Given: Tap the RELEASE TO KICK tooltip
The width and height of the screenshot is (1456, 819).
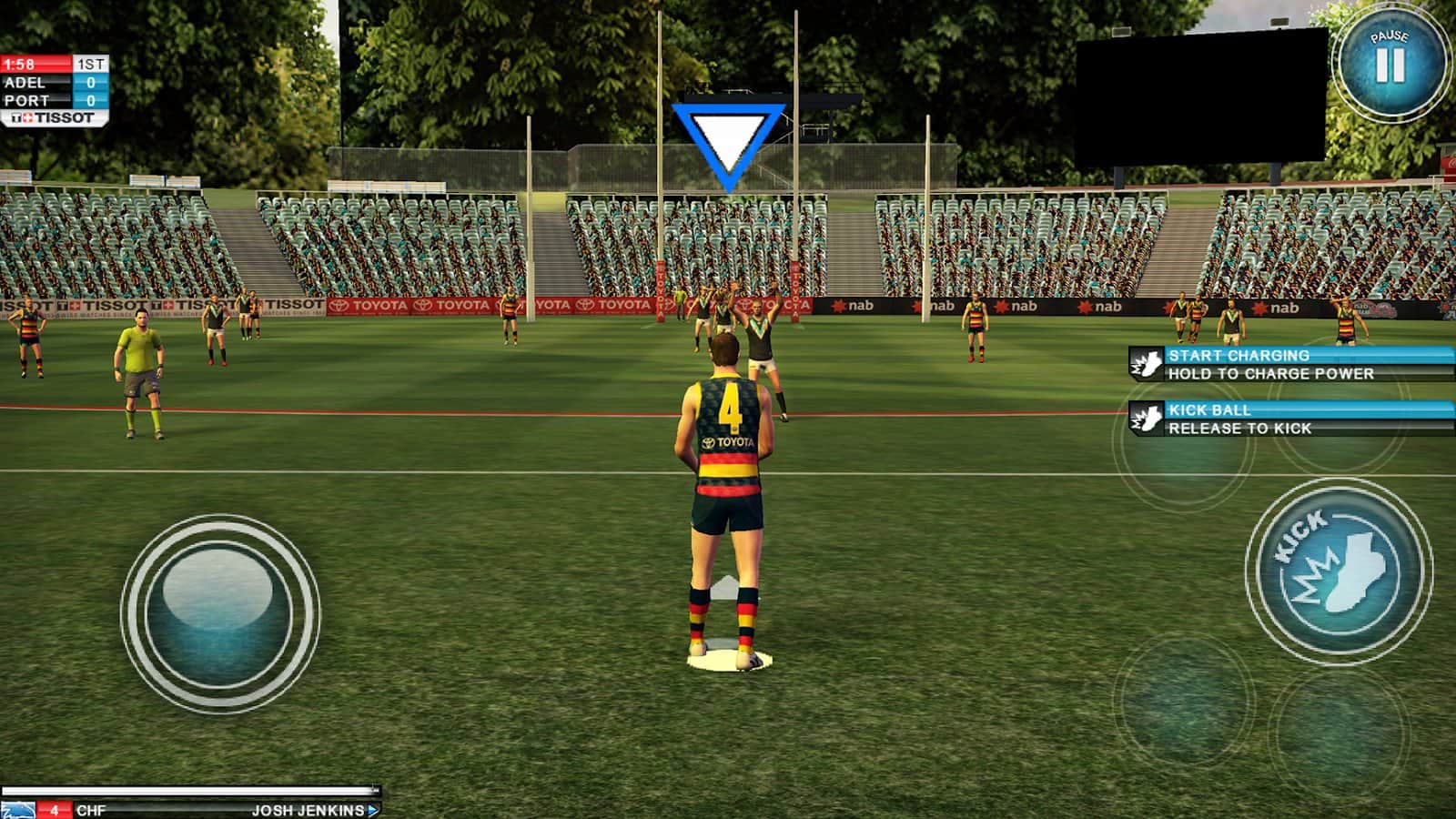Looking at the screenshot, I should 1242,428.
